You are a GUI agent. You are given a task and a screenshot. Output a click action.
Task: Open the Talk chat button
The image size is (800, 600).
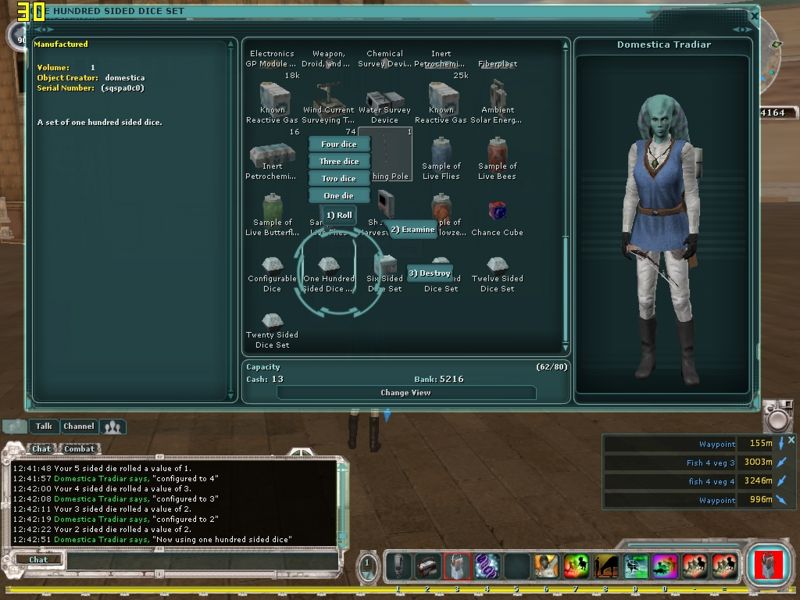pos(43,426)
